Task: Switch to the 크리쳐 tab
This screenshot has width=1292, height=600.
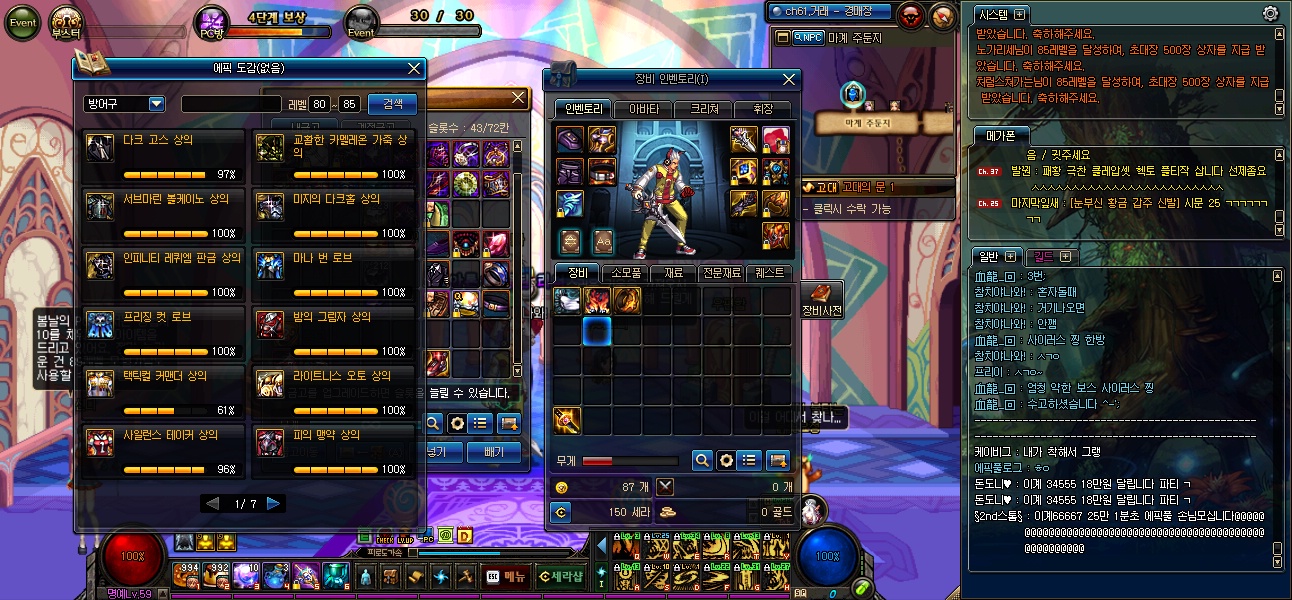Action: click(703, 109)
